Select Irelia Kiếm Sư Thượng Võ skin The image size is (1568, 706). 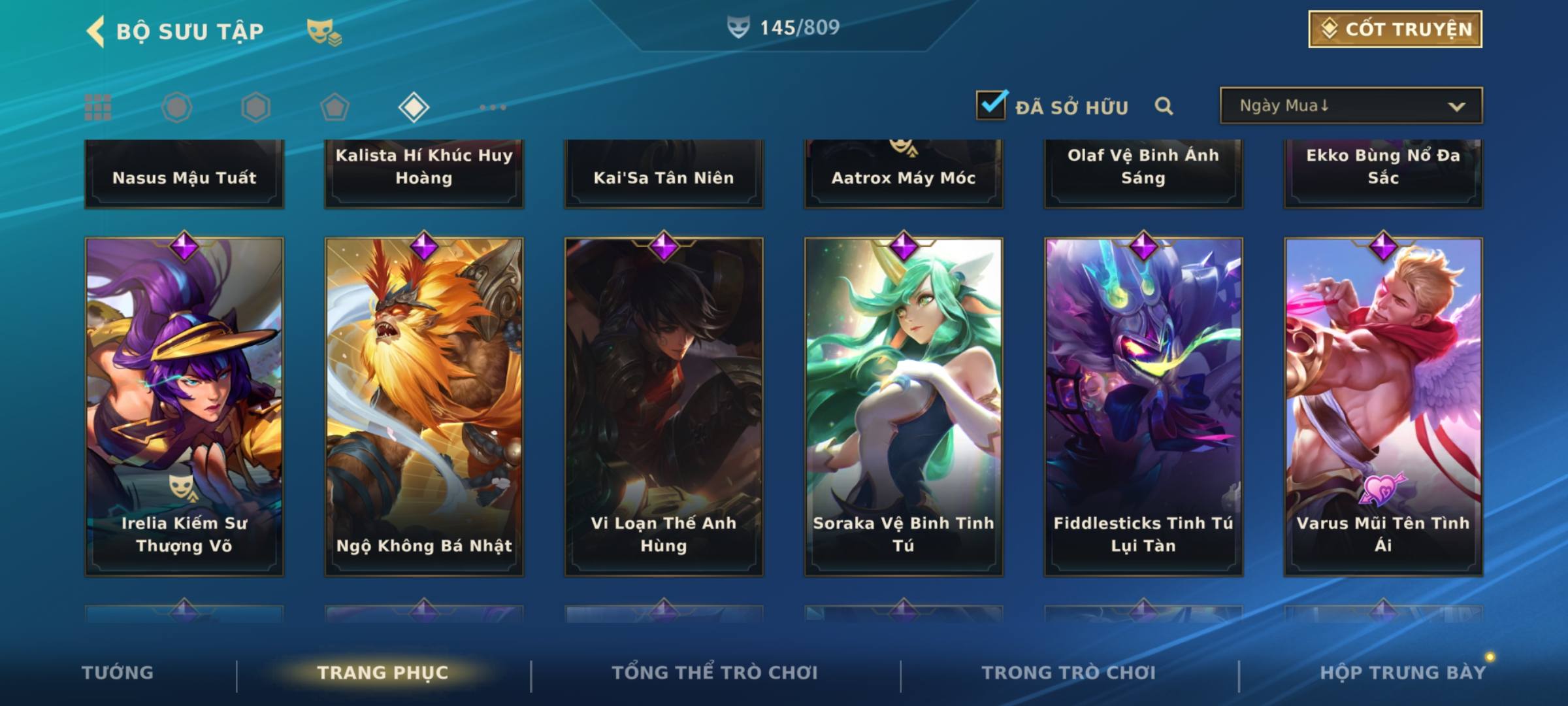pyautogui.click(x=184, y=405)
